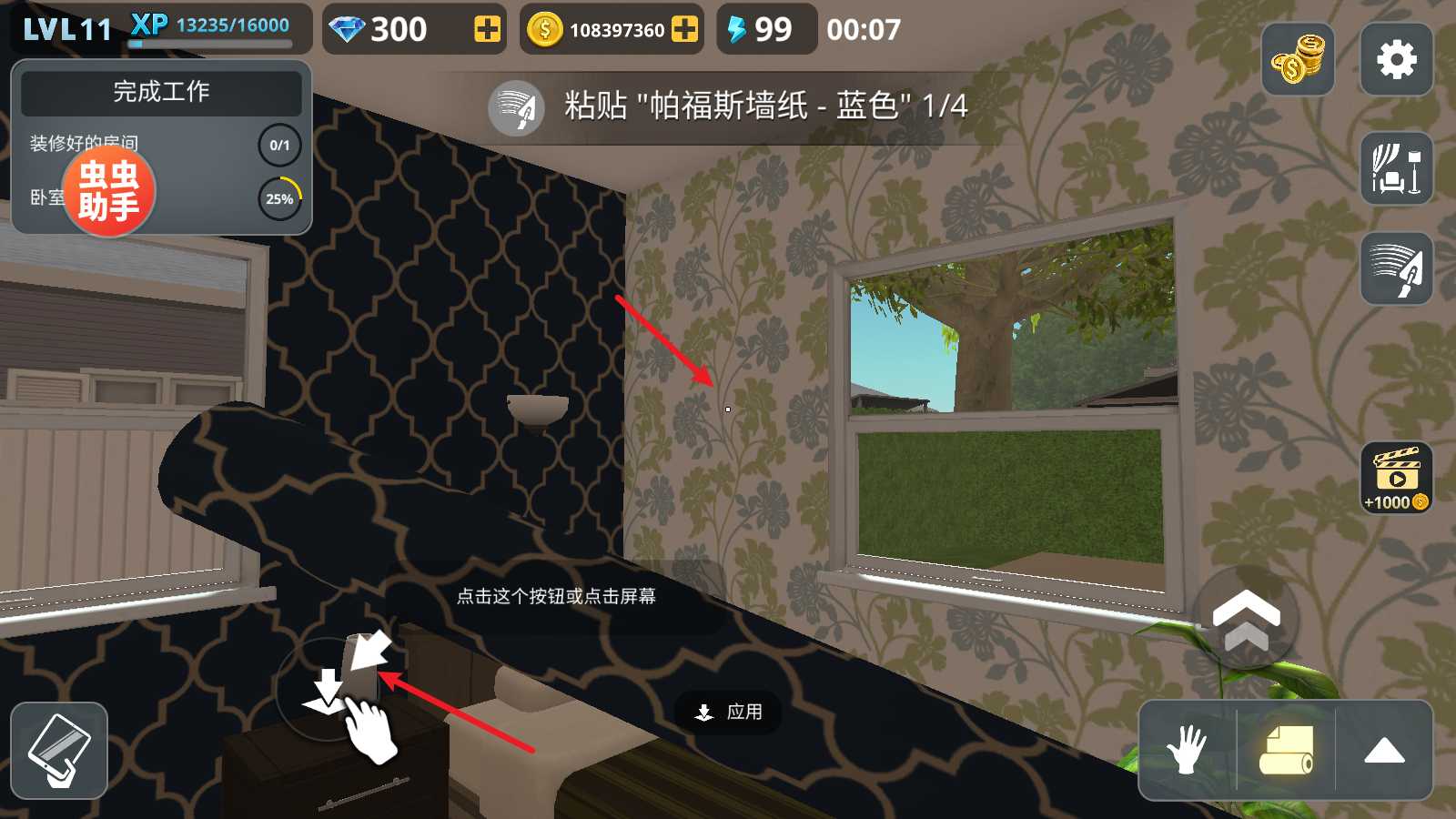Image resolution: width=1456 pixels, height=819 pixels.
Task: Select the wallpaper roll tool
Action: (1286, 751)
